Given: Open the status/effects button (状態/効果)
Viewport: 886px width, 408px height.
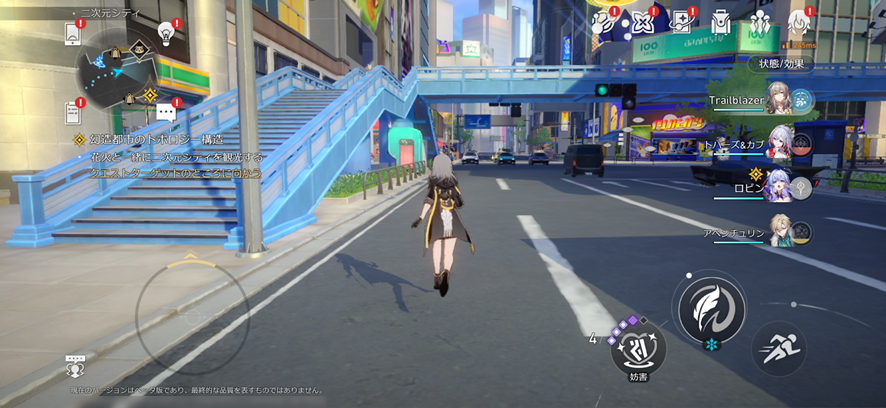Looking at the screenshot, I should (x=780, y=63).
